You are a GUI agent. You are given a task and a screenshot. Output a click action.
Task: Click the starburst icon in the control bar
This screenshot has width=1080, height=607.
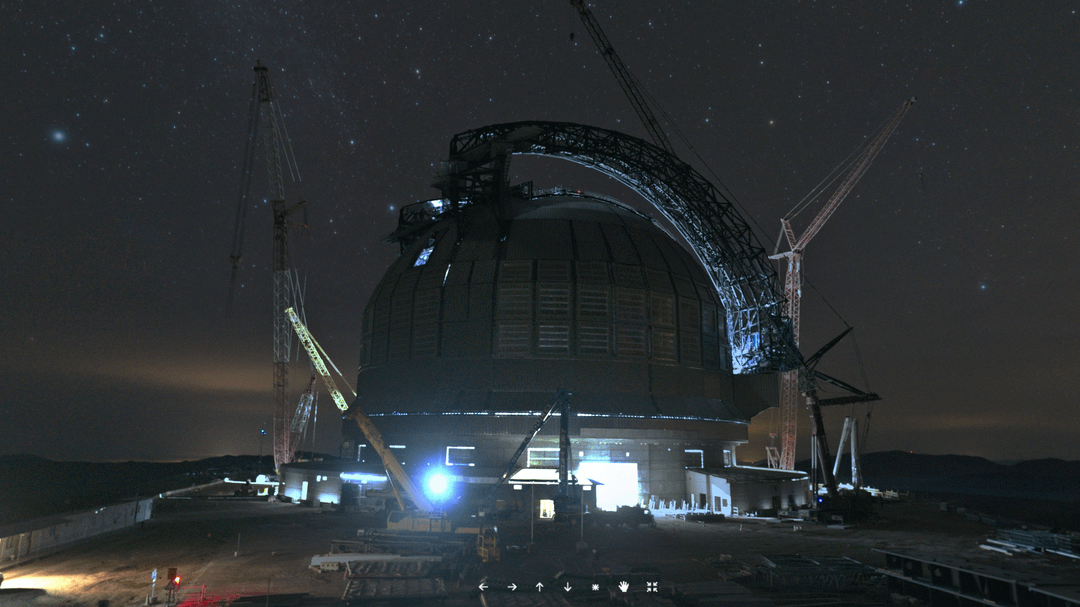[595, 587]
